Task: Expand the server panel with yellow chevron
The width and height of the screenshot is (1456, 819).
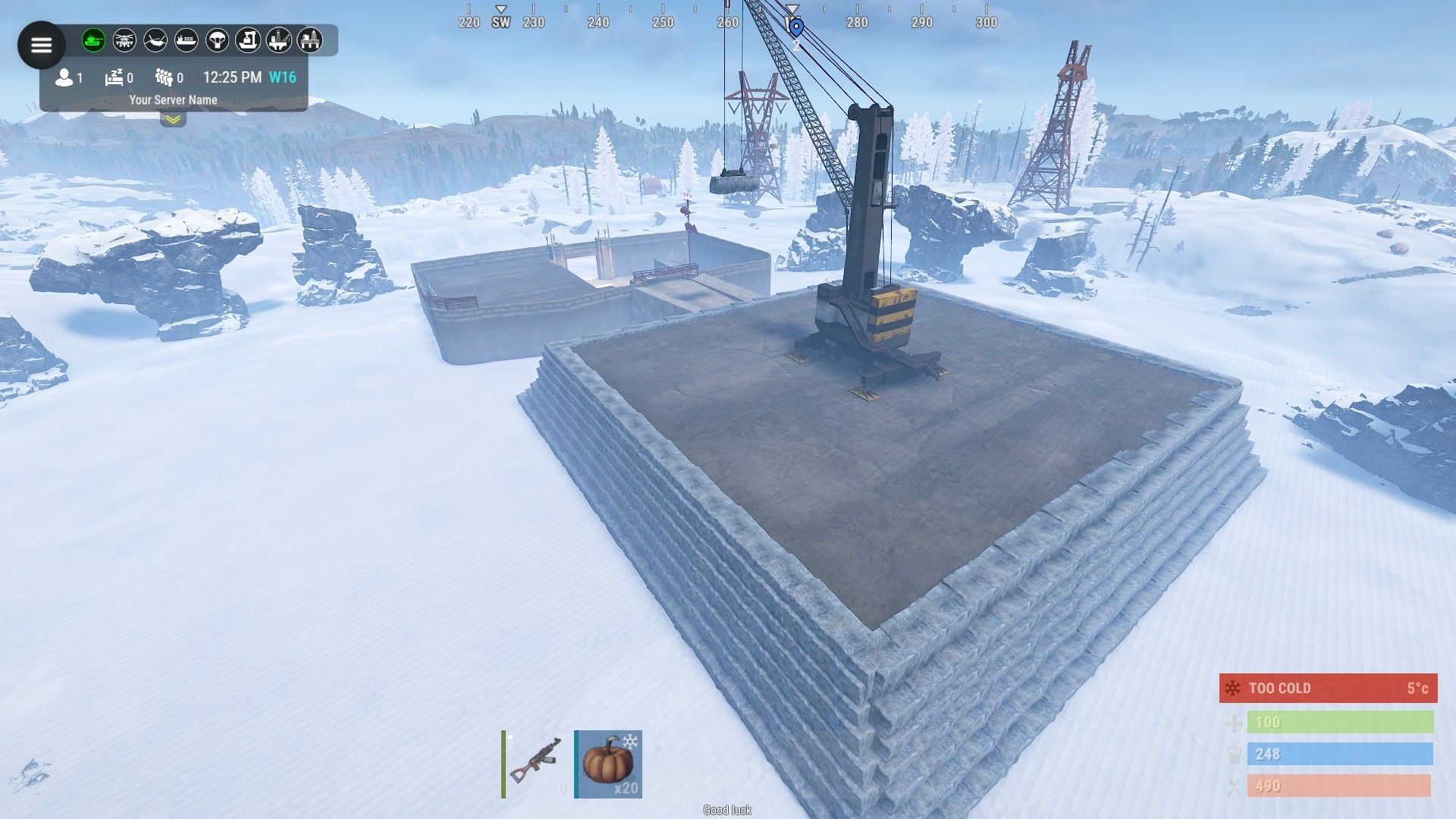Action: 173,119
